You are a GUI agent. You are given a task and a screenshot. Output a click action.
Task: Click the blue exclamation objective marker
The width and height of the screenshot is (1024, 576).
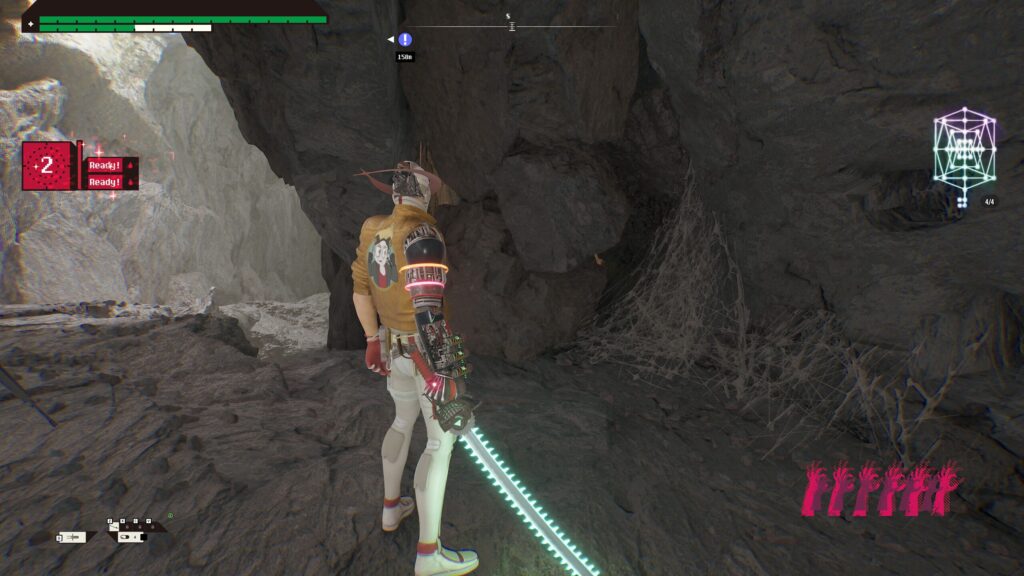point(405,40)
